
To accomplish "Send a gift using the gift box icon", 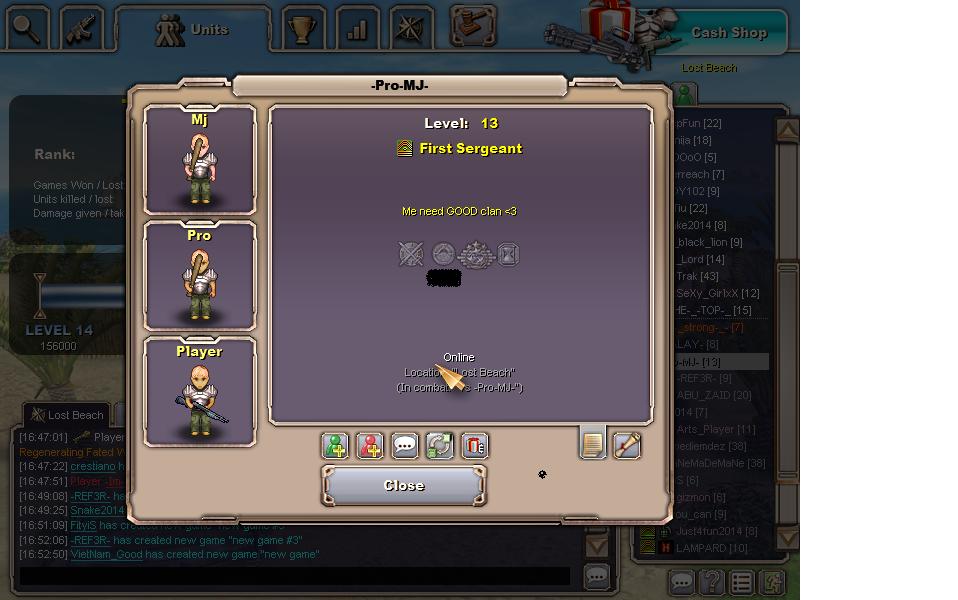I will [x=474, y=445].
